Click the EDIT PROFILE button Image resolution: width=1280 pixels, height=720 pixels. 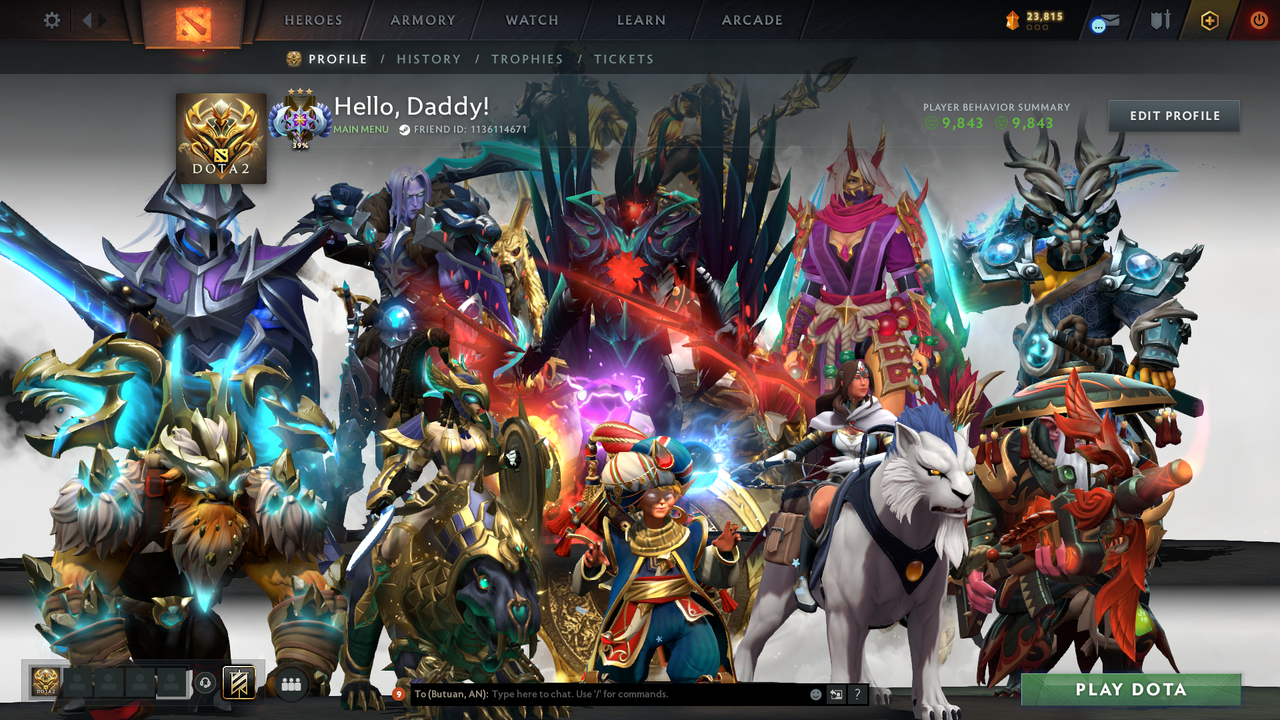coord(1173,115)
